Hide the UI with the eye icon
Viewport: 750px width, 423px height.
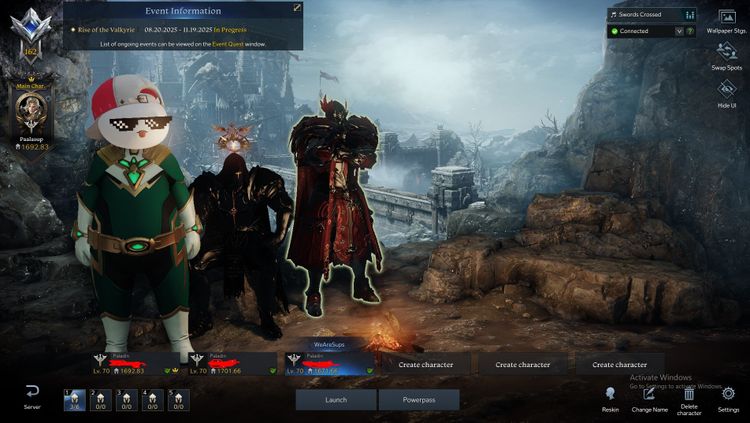pyautogui.click(x=727, y=92)
